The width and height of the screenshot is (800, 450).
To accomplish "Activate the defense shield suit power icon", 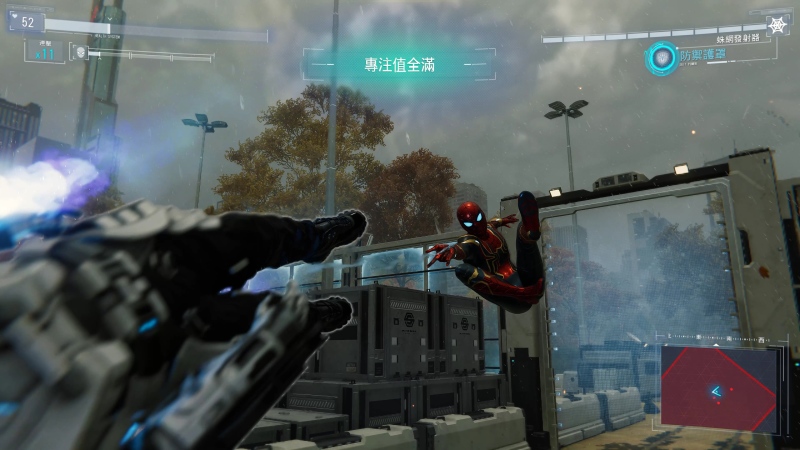I will (661, 58).
